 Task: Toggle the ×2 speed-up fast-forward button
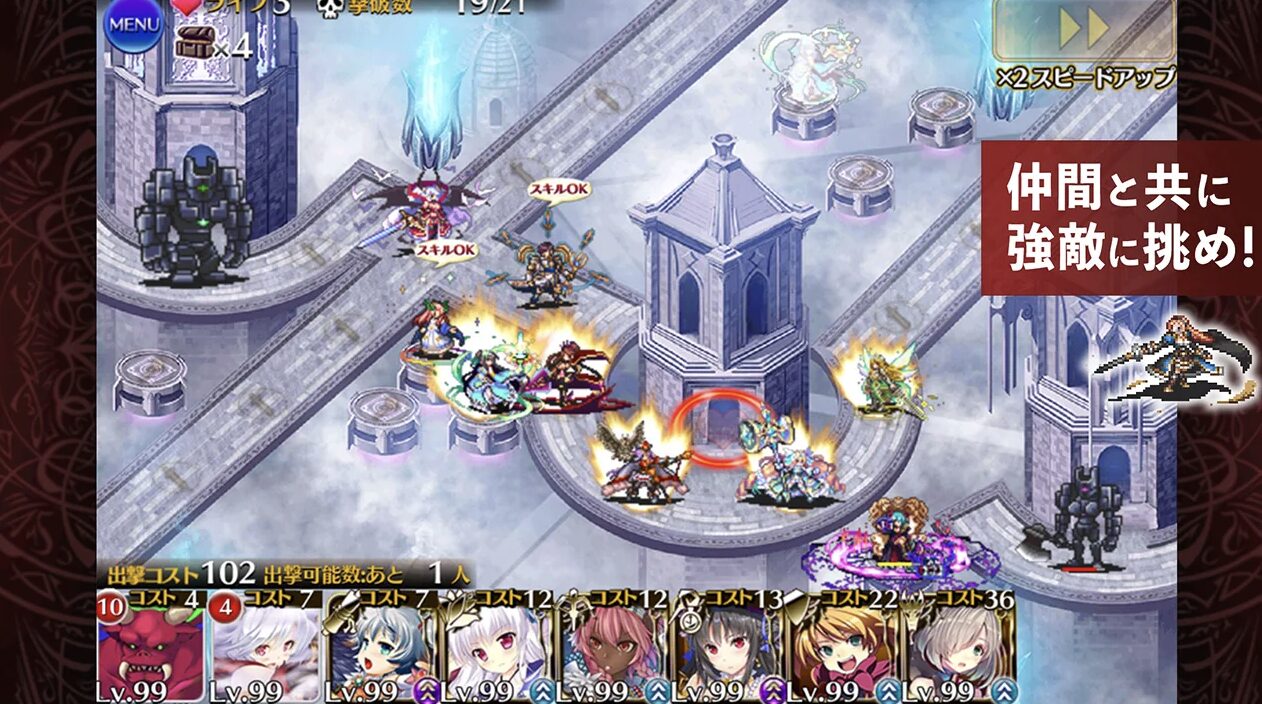(1084, 30)
